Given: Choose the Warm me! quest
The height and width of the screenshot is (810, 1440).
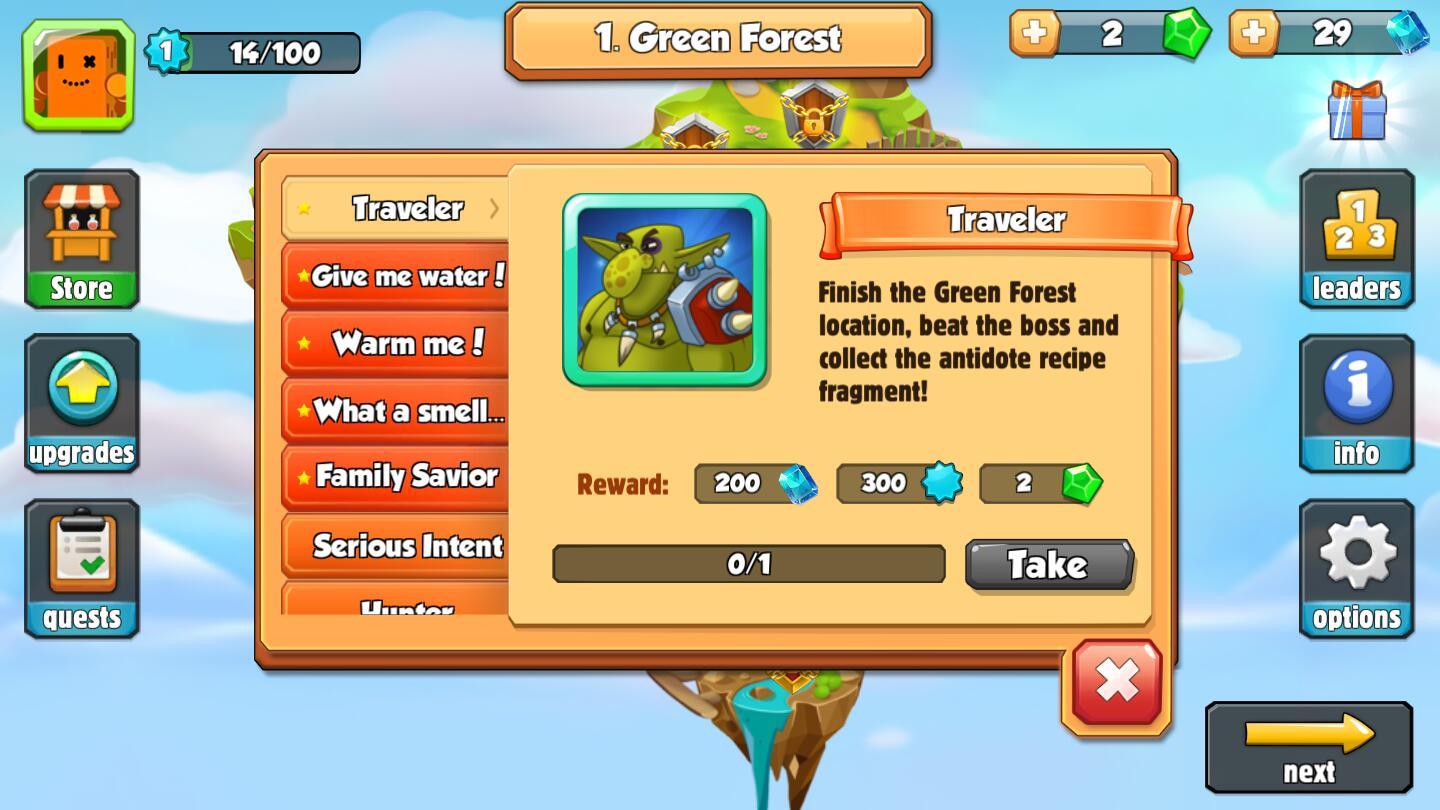Looking at the screenshot, I should pyautogui.click(x=397, y=343).
